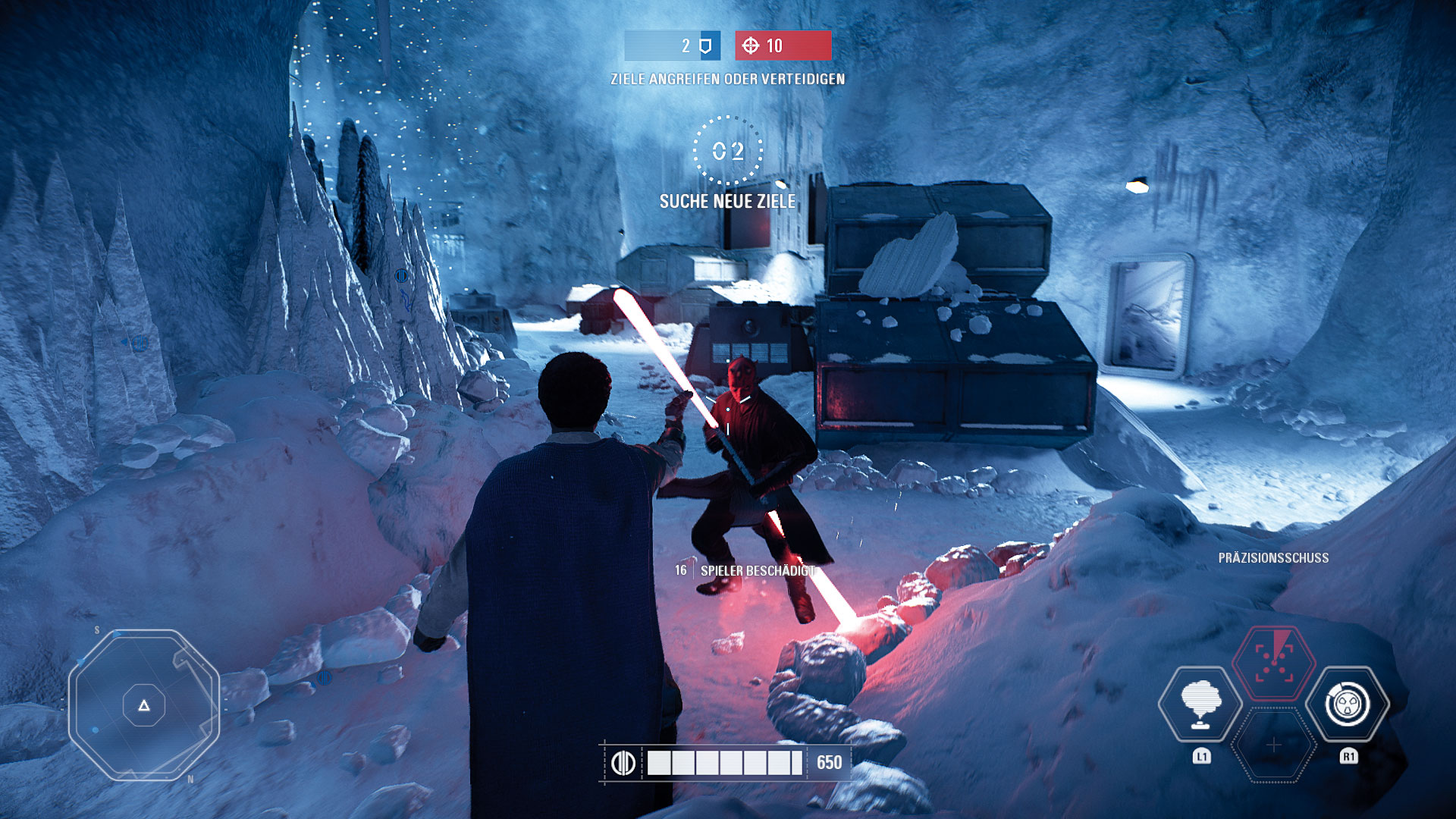This screenshot has width=1456, height=819.
Task: Use the circular stun emitter ability
Action: coord(1348,704)
